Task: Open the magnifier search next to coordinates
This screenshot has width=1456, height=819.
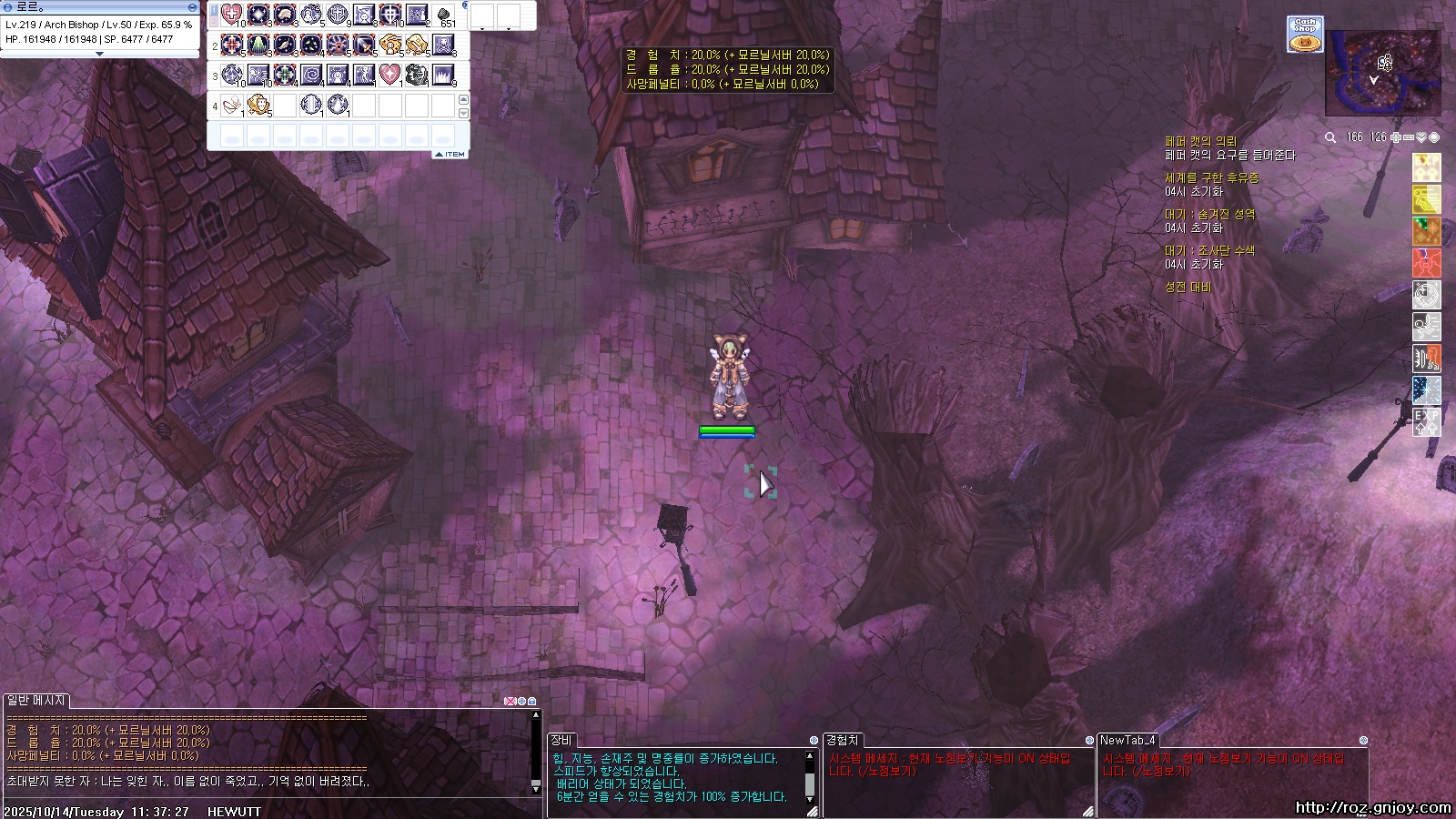Action: coord(1330,137)
